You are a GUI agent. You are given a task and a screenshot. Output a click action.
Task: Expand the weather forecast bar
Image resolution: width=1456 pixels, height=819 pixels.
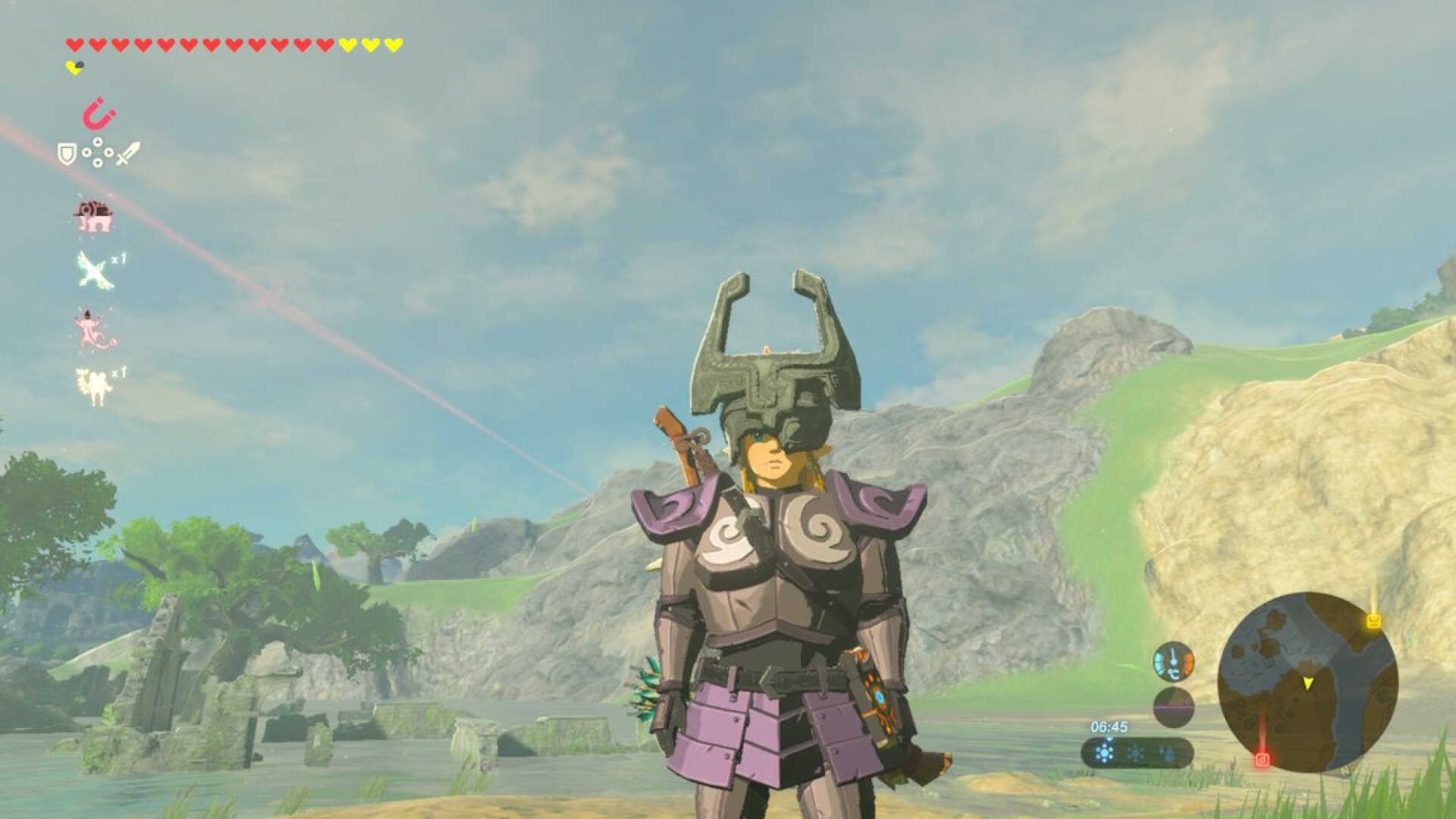1137,751
